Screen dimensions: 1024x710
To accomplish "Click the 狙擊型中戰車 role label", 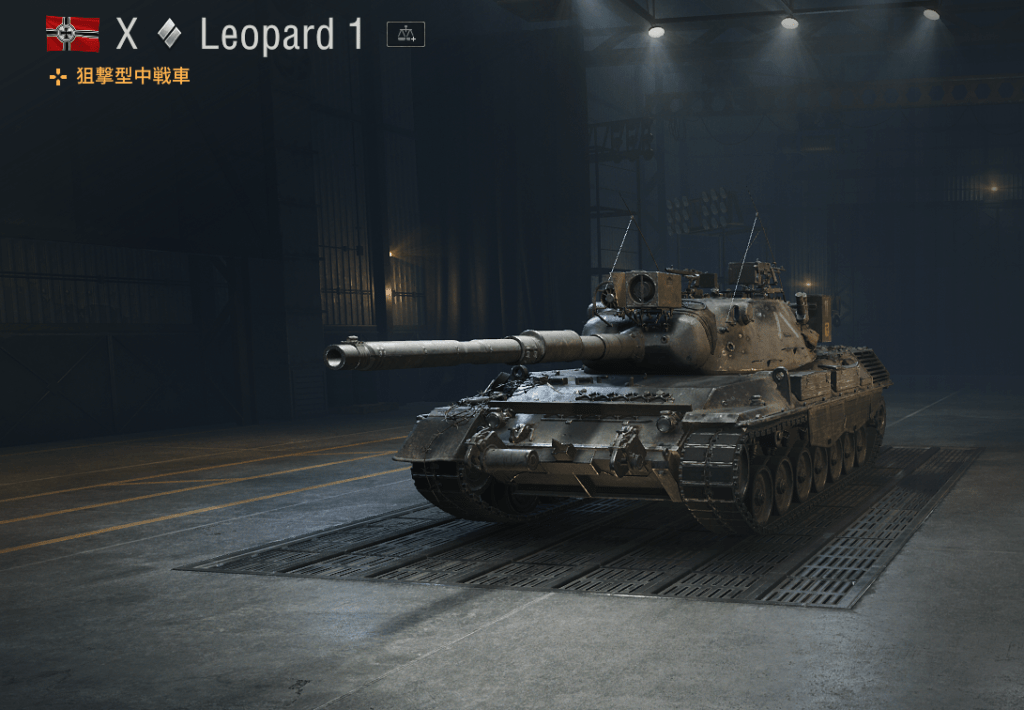I will (x=132, y=77).
